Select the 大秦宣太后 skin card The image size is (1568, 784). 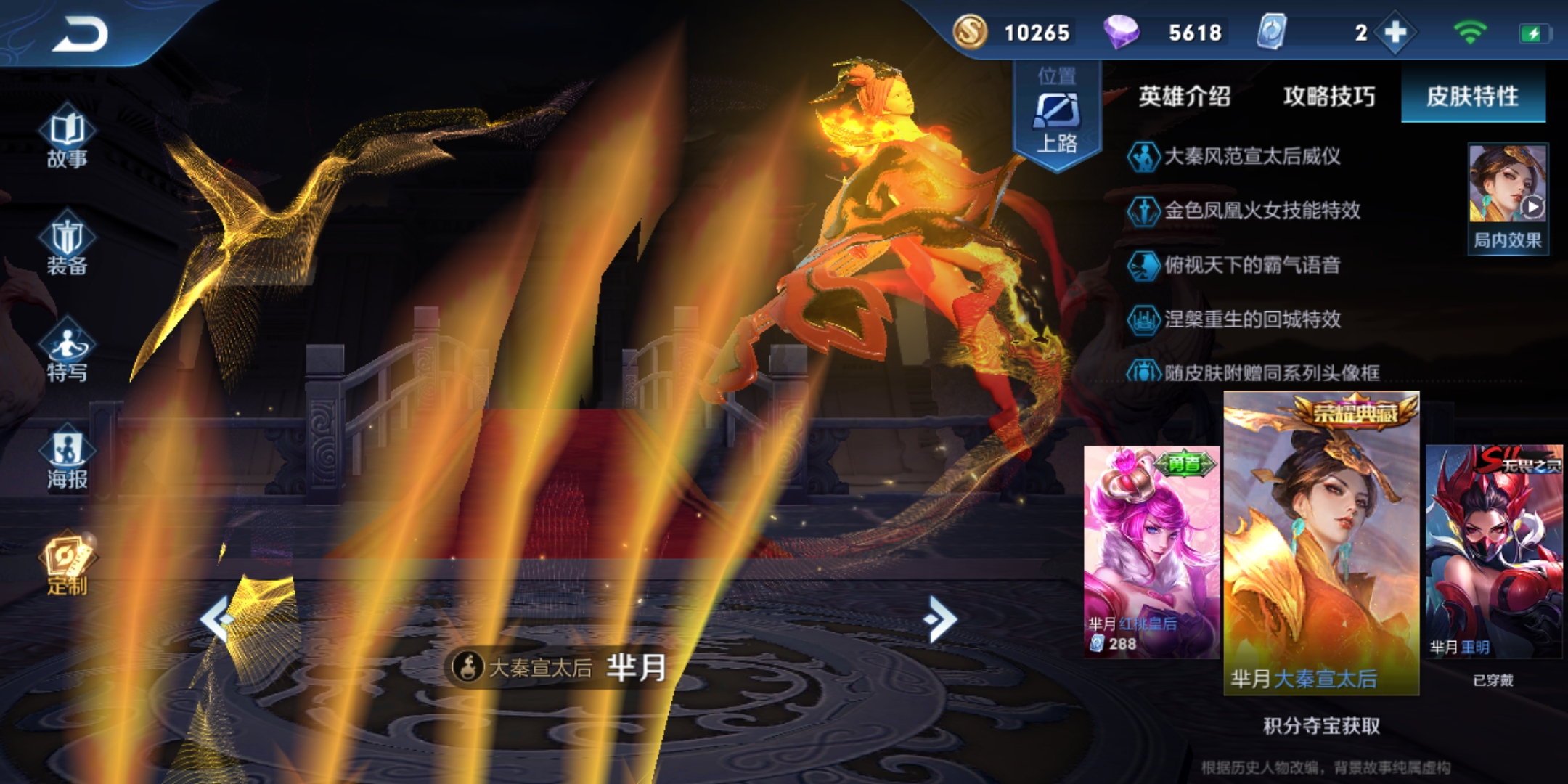click(x=1321, y=543)
